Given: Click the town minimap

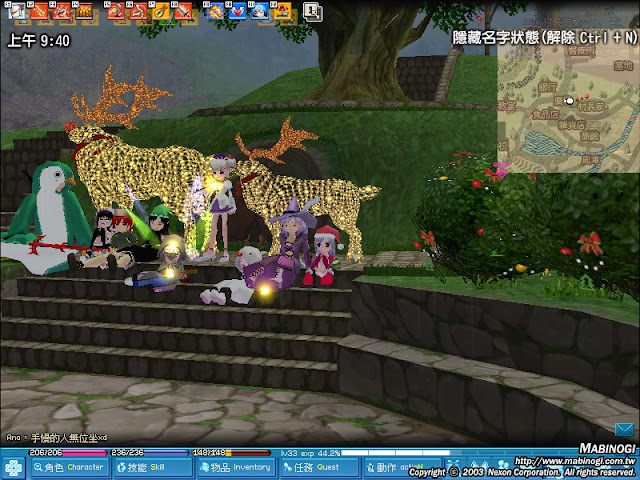Looking at the screenshot, I should point(567,100).
